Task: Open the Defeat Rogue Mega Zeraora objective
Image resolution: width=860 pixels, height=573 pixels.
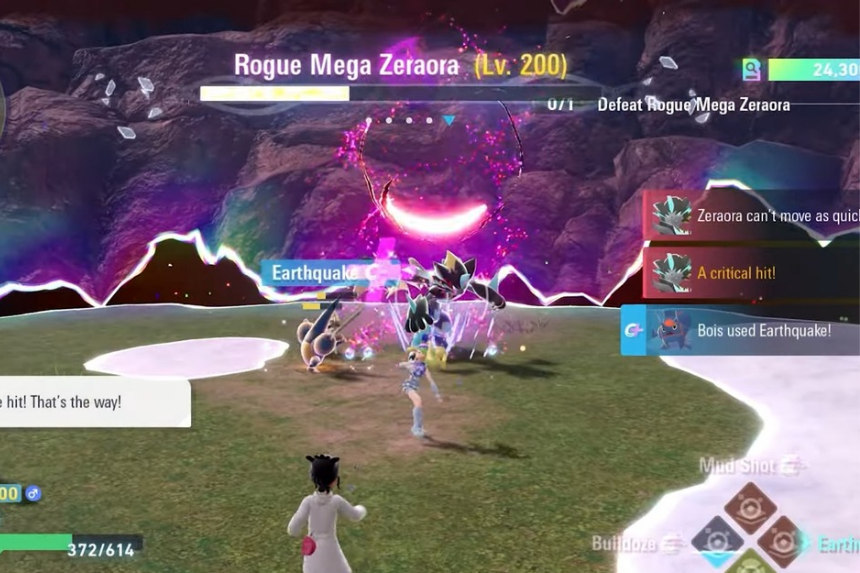Action: coord(693,105)
